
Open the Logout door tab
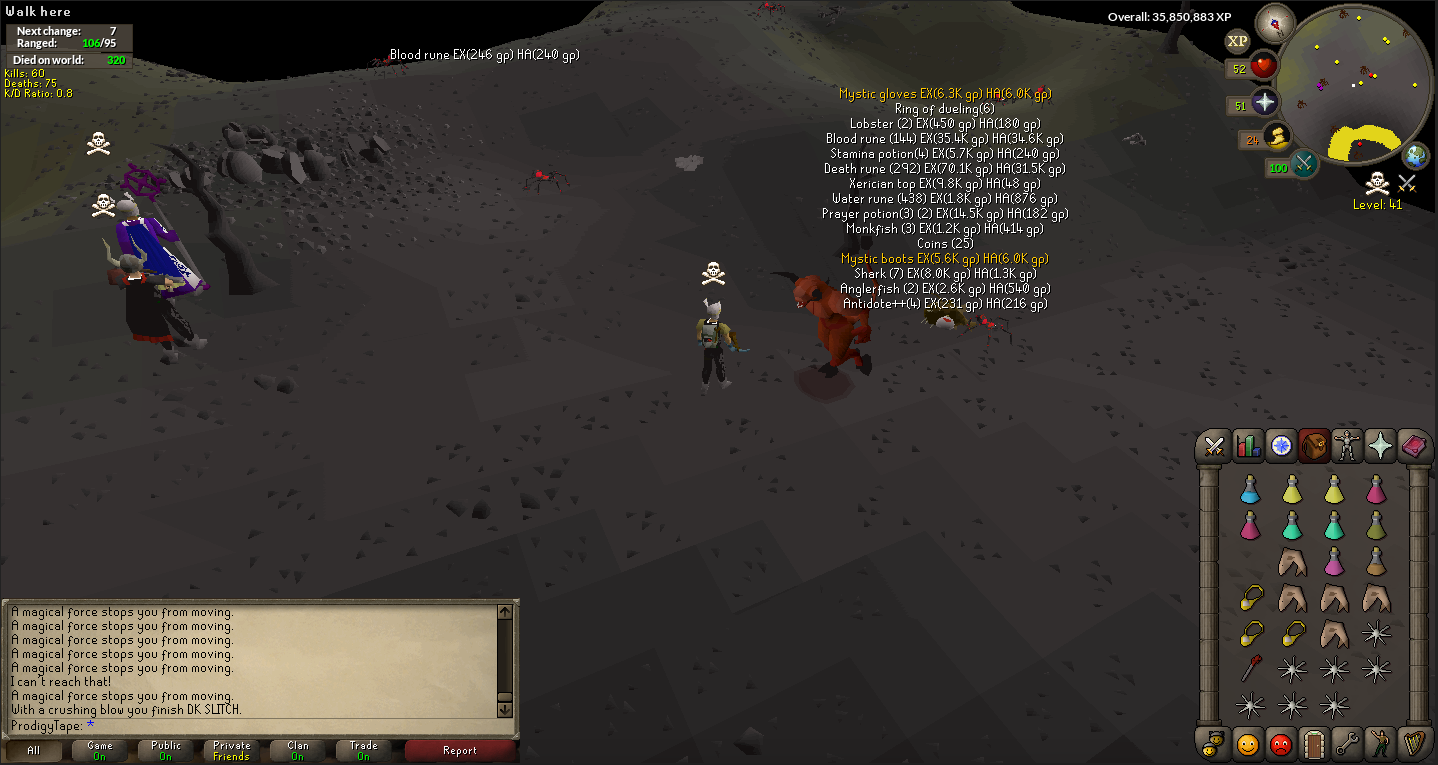[1314, 744]
